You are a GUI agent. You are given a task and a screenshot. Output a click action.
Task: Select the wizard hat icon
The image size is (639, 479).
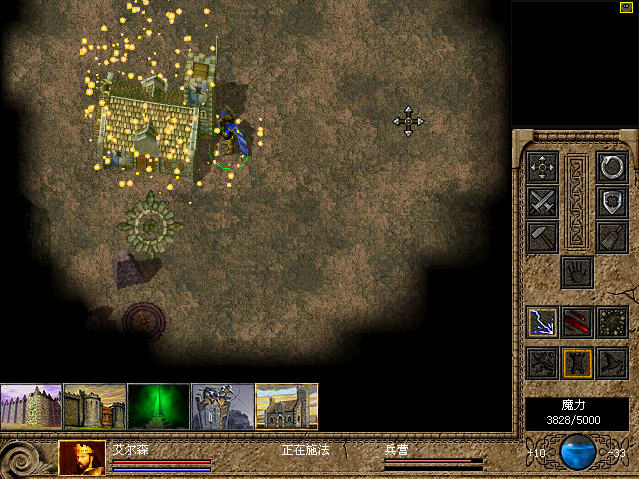pos(611,362)
